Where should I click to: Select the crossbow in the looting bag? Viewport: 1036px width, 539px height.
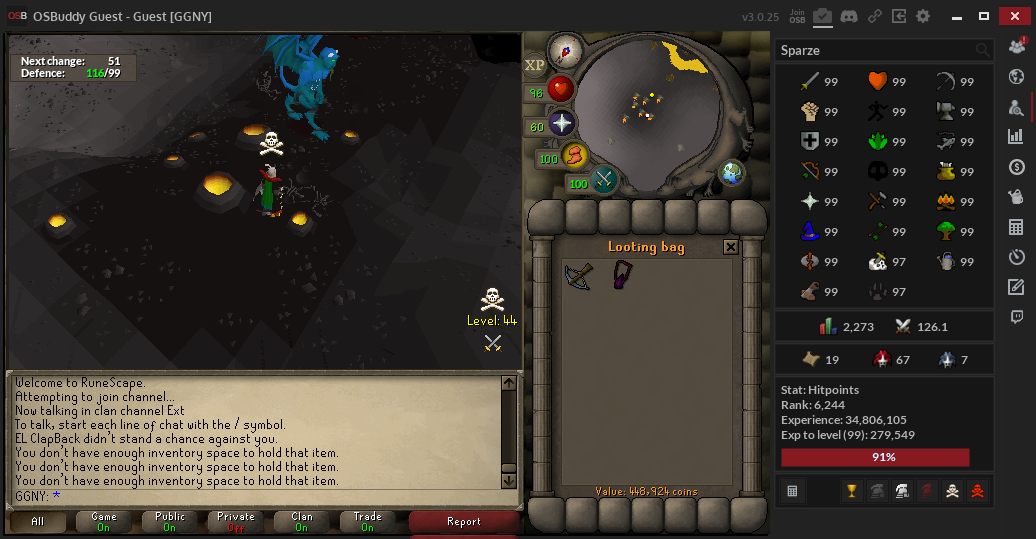[x=578, y=276]
